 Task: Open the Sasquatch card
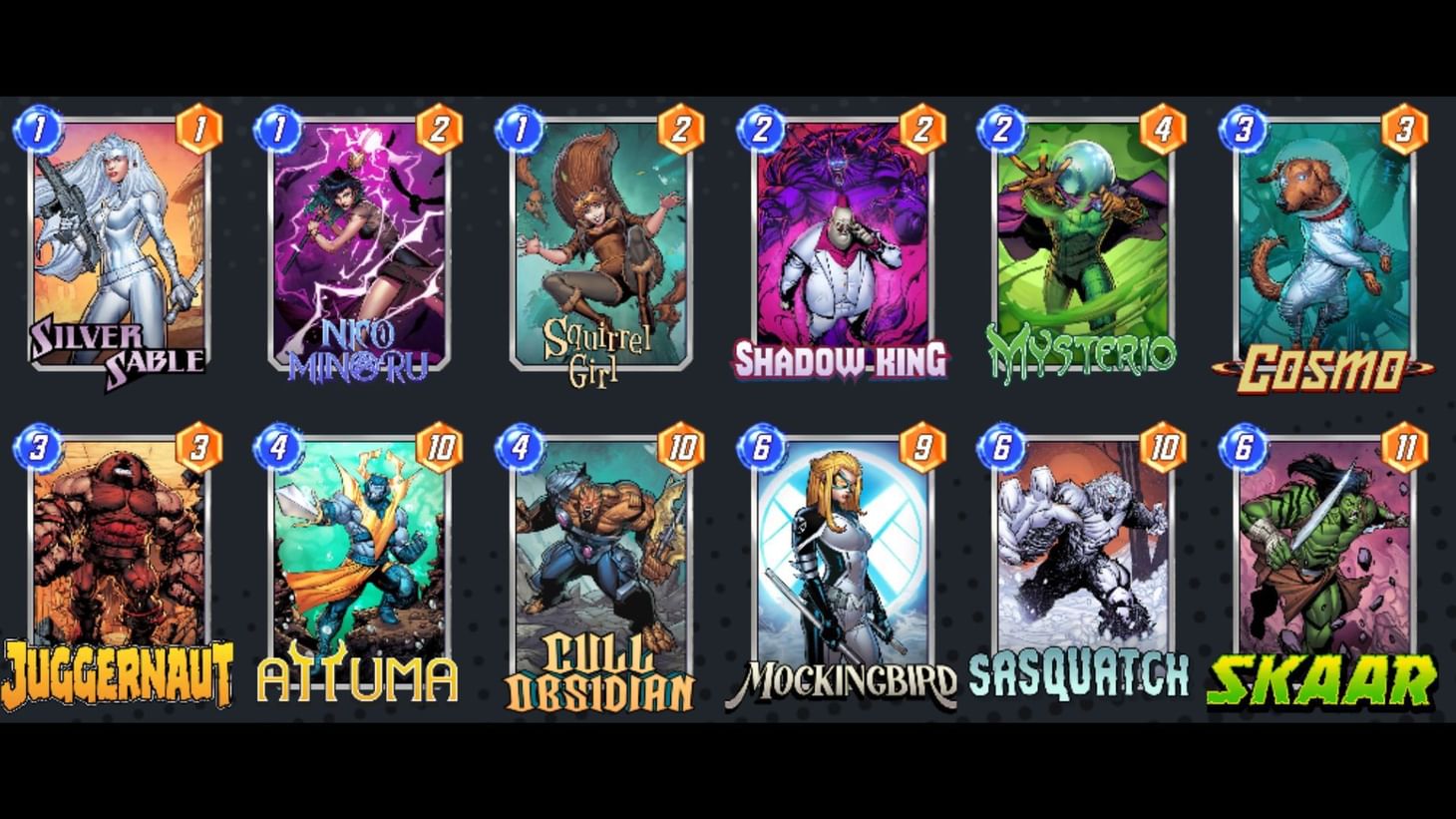pos(1084,559)
